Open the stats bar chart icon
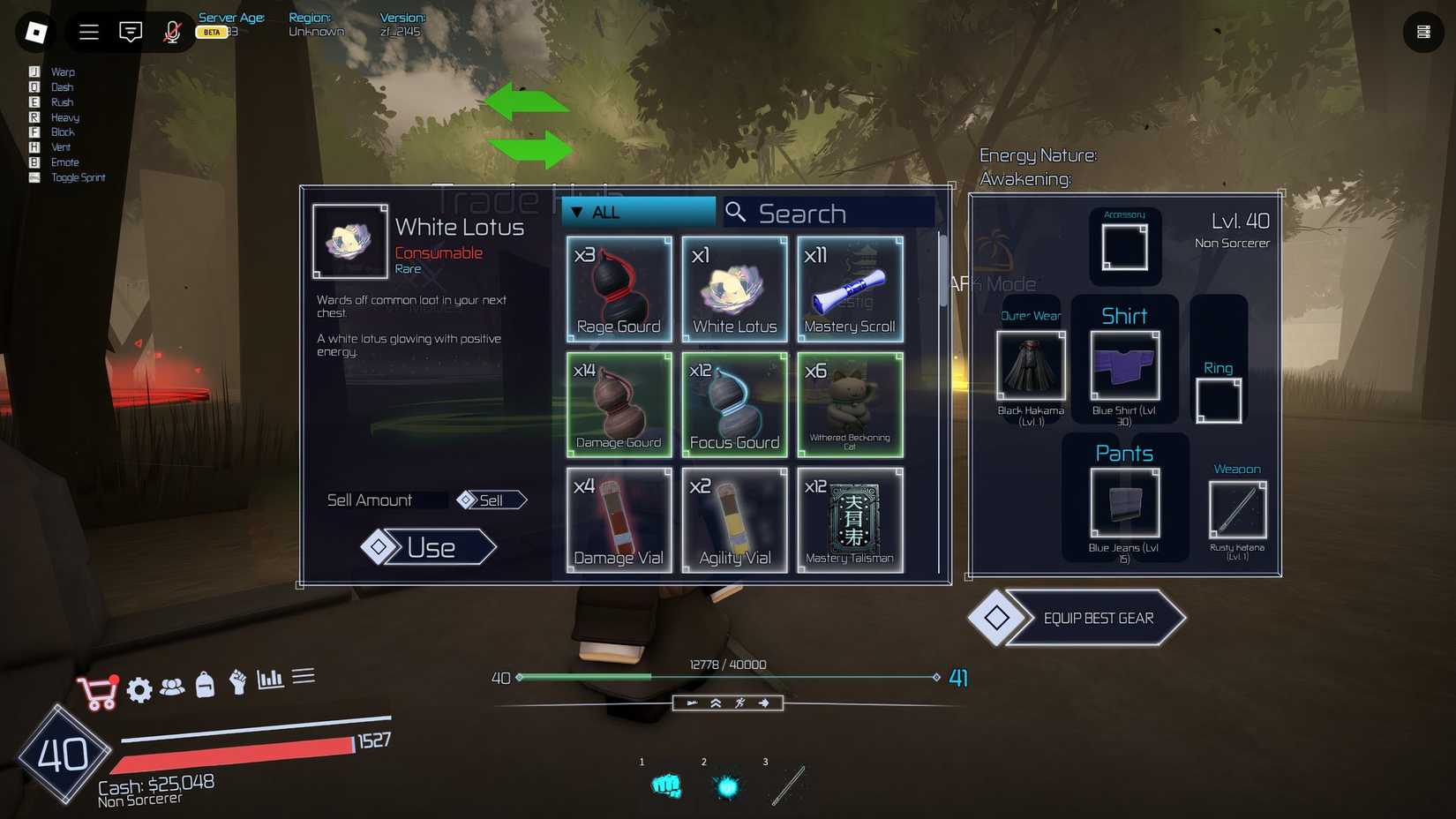Viewport: 1456px width, 819px height. click(x=270, y=678)
